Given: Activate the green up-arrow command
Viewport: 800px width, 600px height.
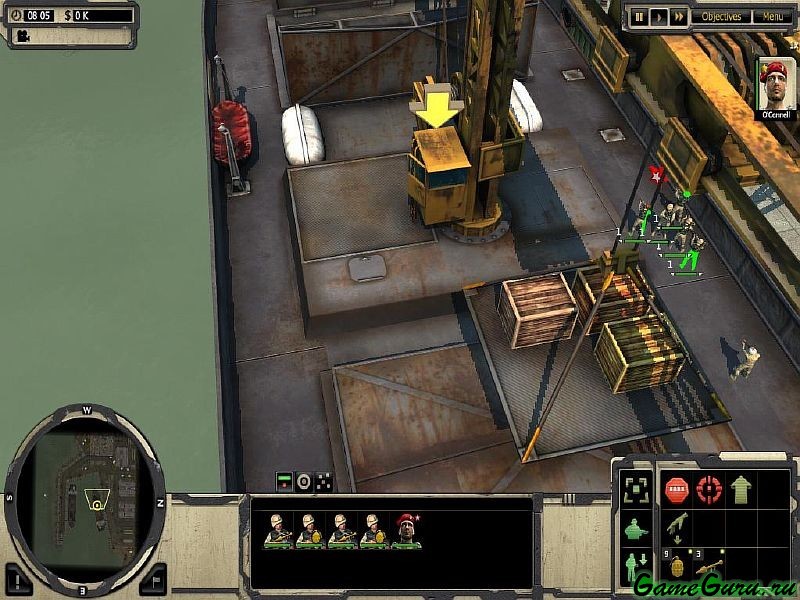Looking at the screenshot, I should click(x=741, y=490).
